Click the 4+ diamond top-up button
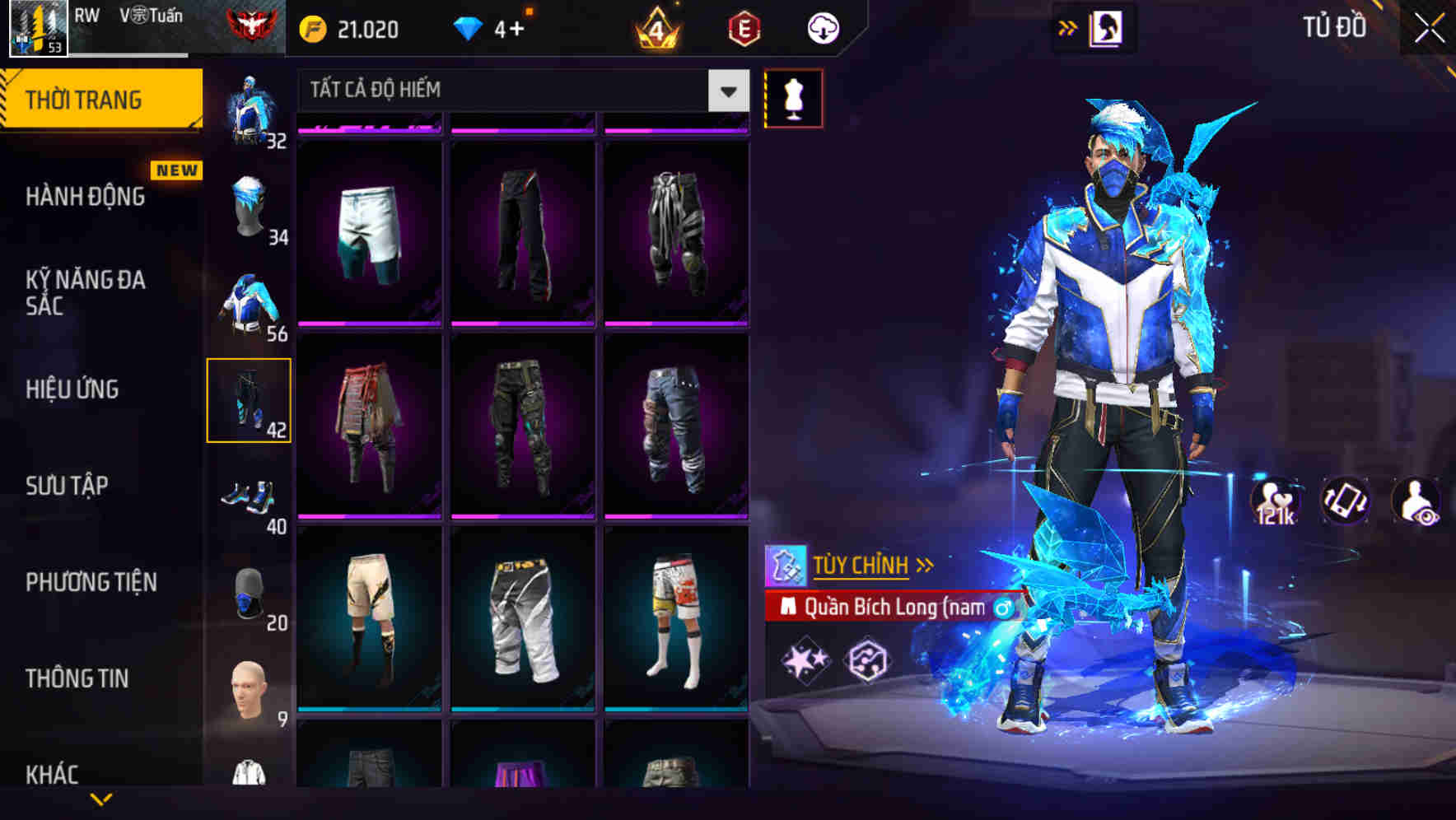This screenshot has width=1456, height=820. coord(494,27)
